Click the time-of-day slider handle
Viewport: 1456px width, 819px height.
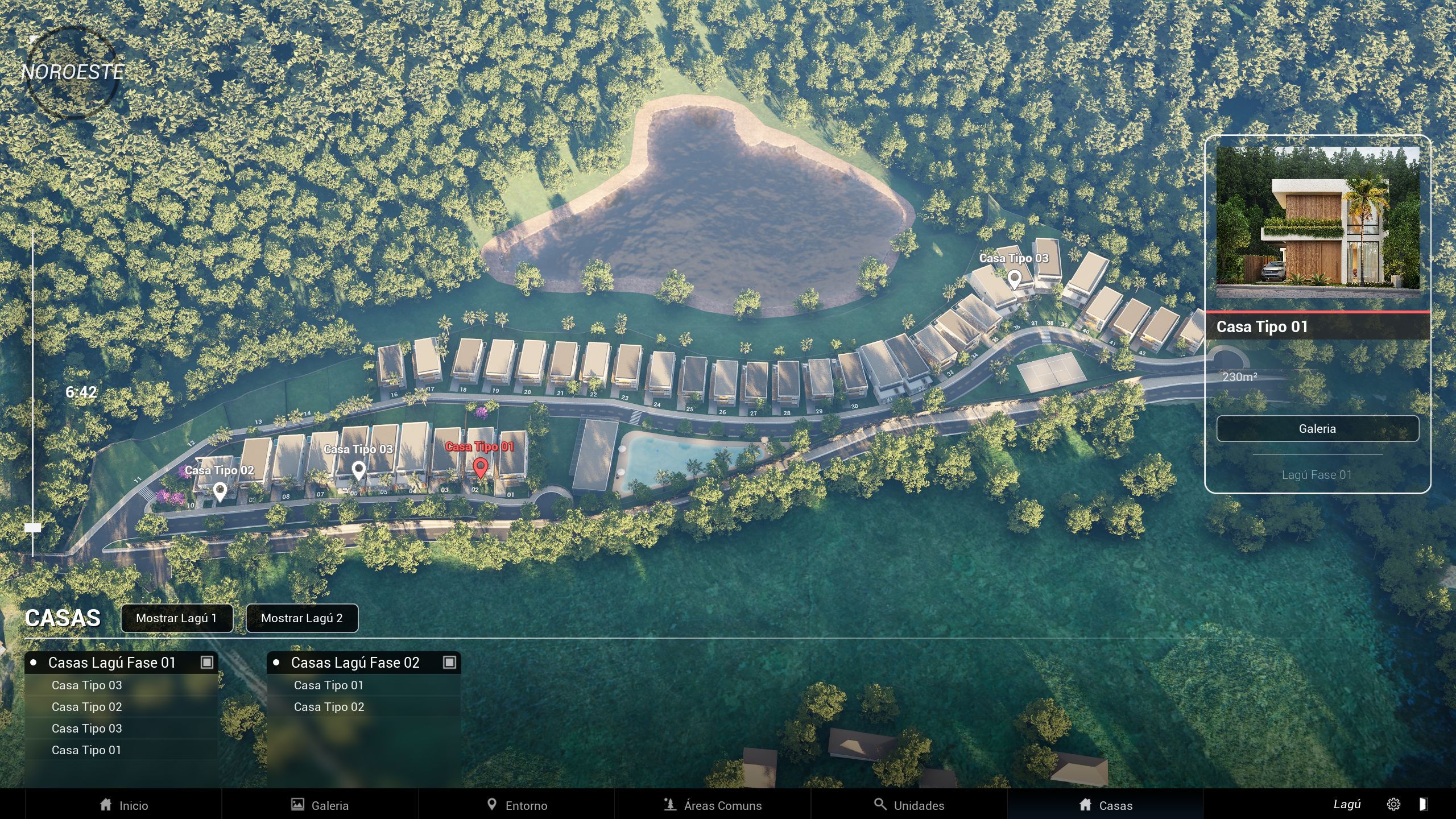coord(33,528)
